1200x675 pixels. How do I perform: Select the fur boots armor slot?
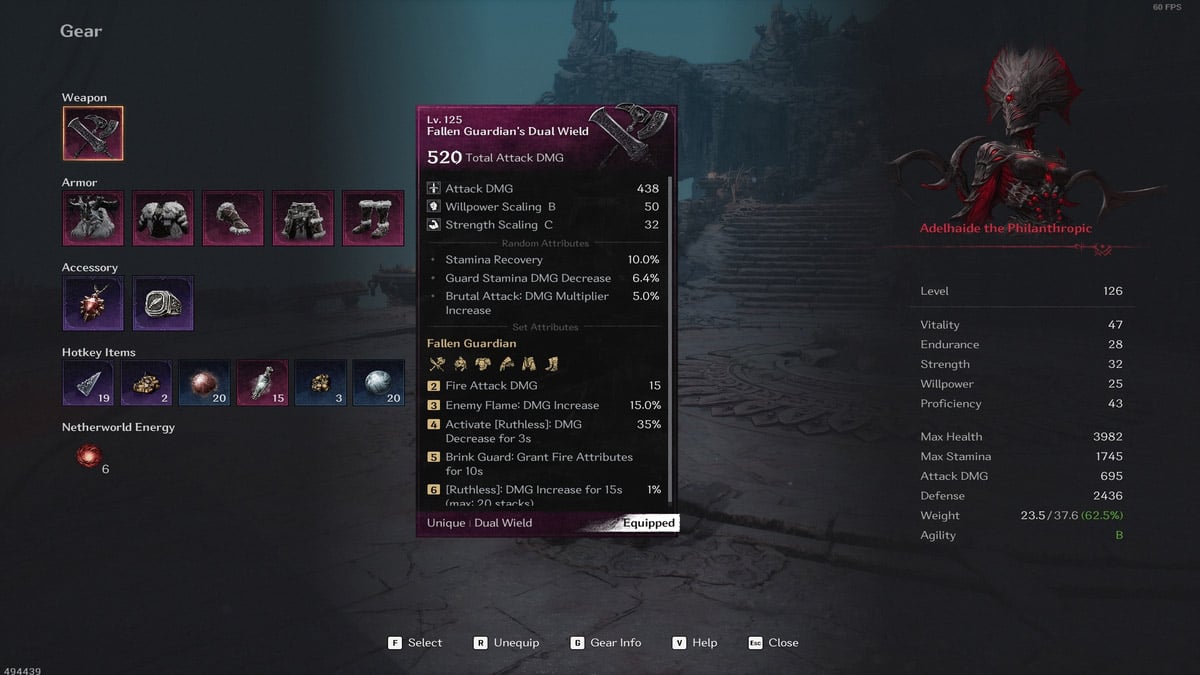(x=373, y=218)
